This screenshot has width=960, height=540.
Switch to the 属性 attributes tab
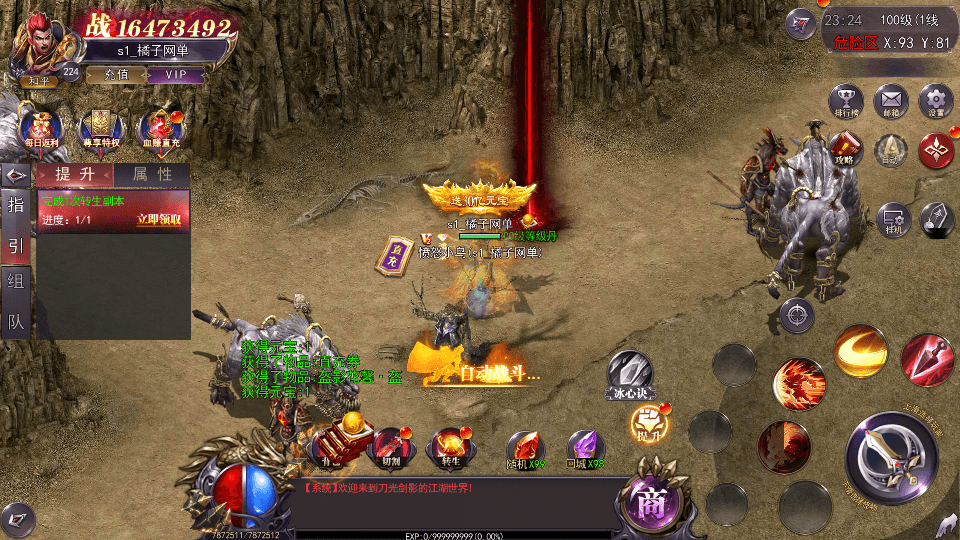tap(152, 174)
